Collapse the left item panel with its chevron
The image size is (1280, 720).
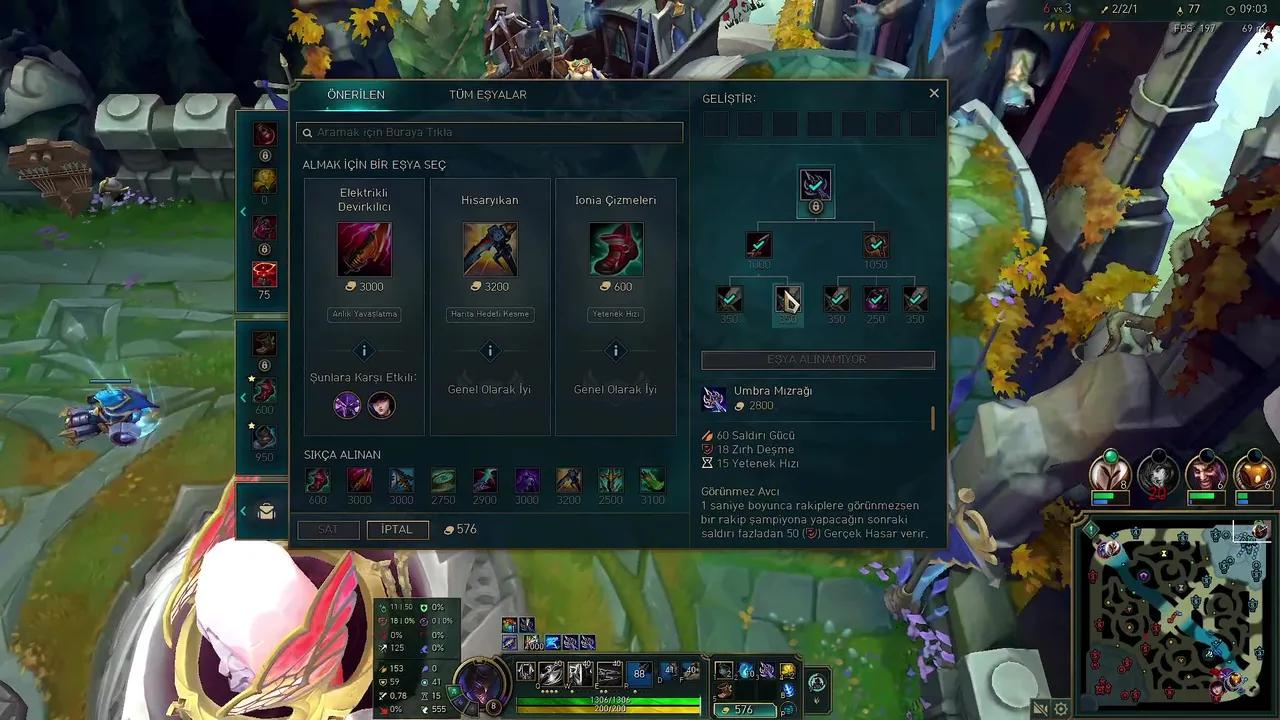(x=243, y=211)
